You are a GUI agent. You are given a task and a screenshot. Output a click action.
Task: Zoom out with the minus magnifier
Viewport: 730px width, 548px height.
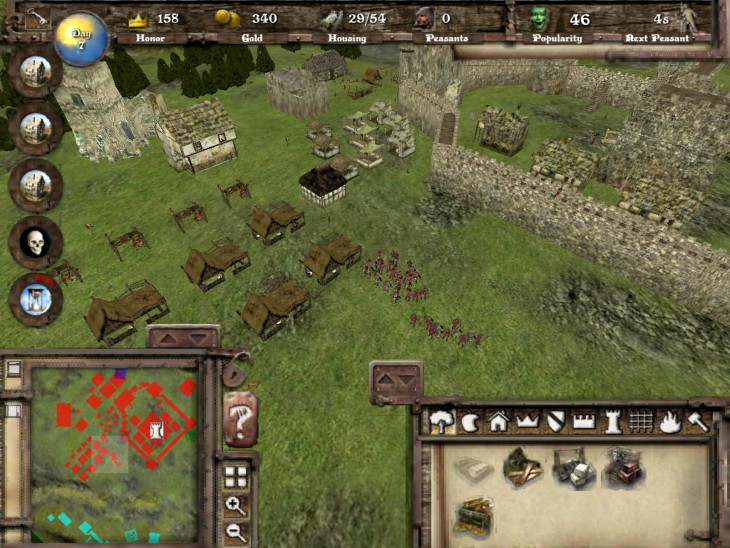tap(236, 532)
